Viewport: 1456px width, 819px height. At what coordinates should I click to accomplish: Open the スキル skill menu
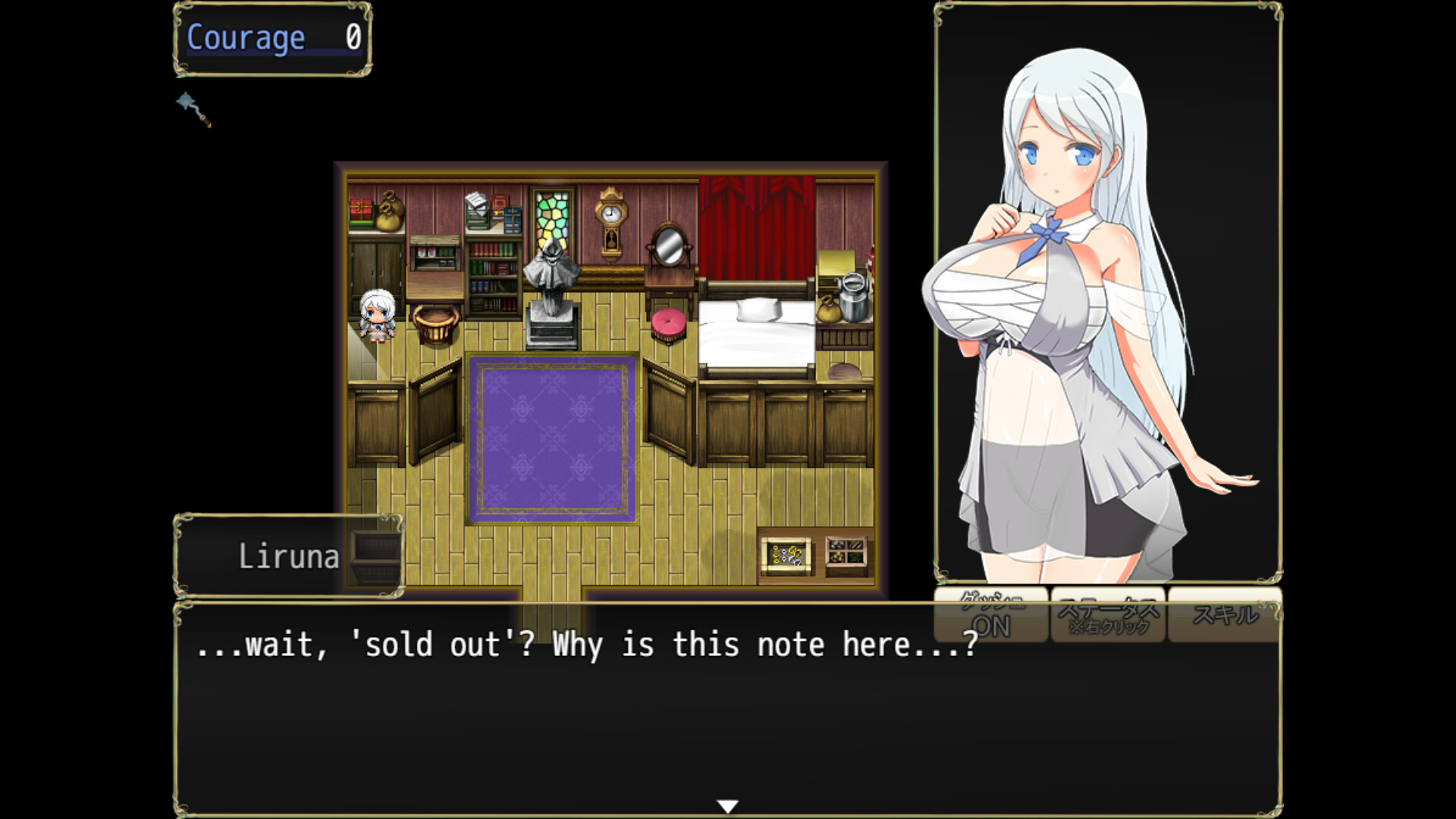coord(1223,616)
